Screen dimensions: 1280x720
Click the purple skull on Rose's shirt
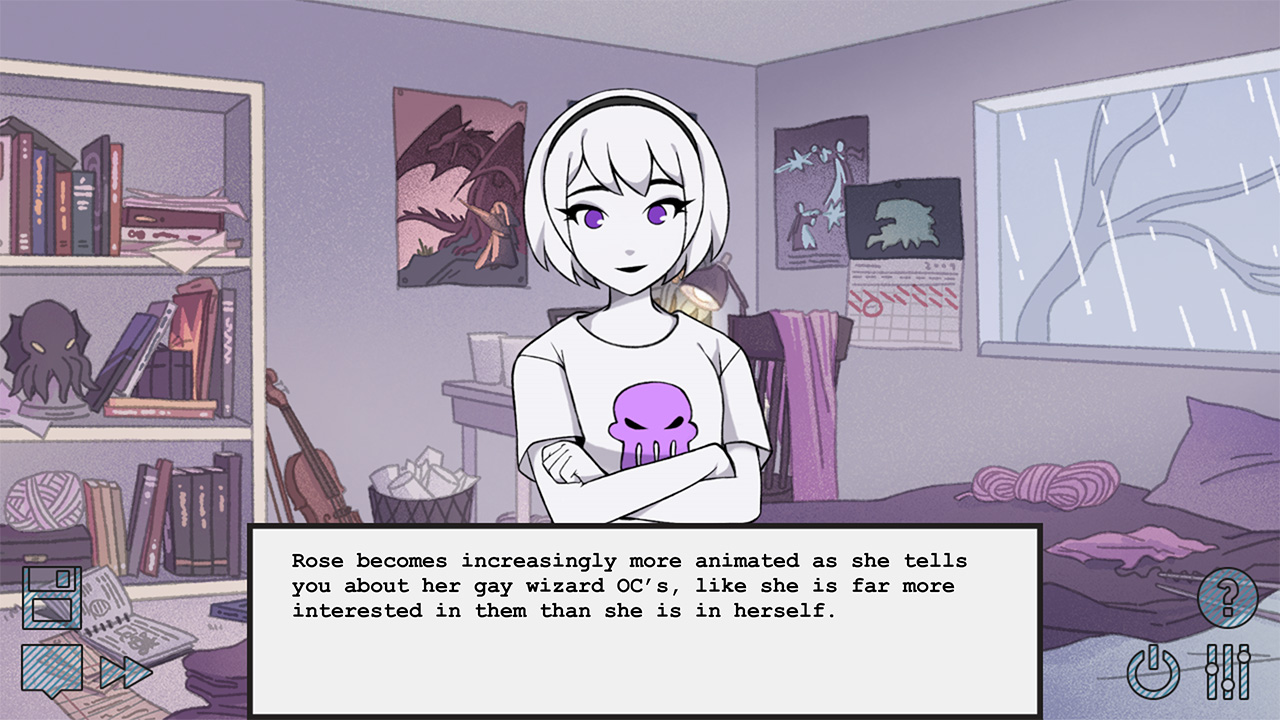coord(652,425)
